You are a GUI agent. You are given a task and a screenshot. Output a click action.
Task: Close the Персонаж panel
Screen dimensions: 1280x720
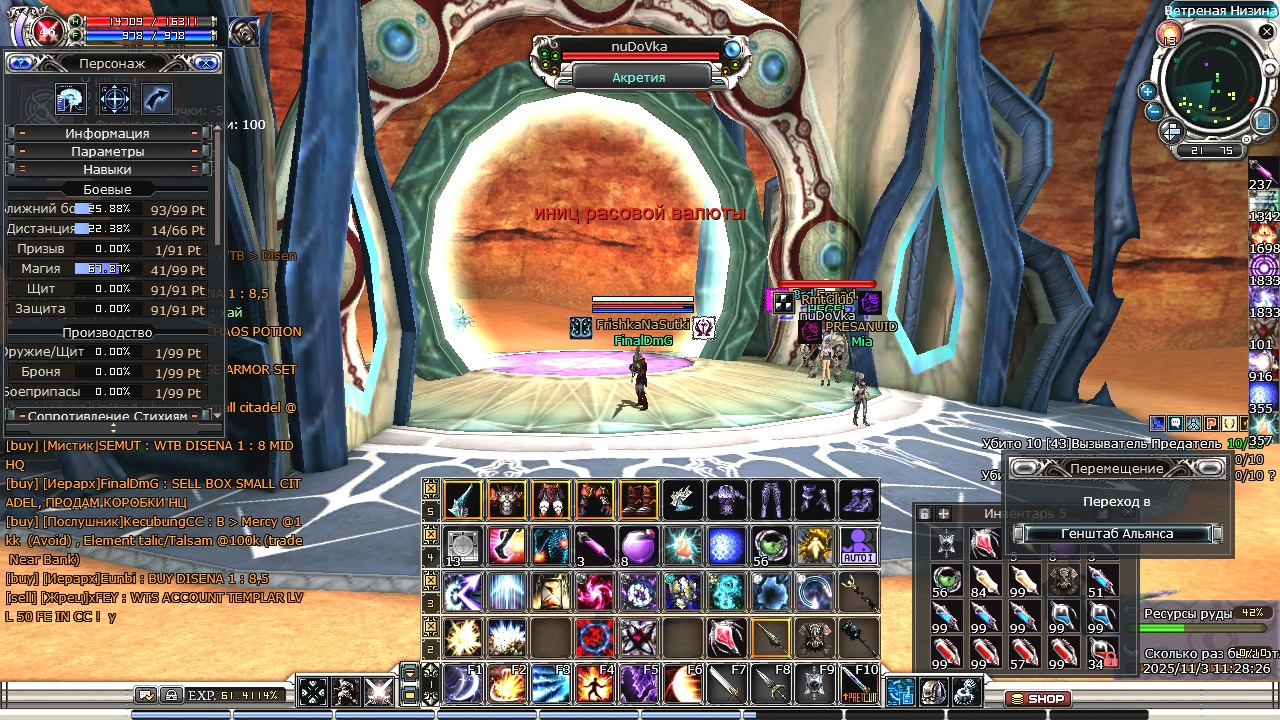point(207,63)
